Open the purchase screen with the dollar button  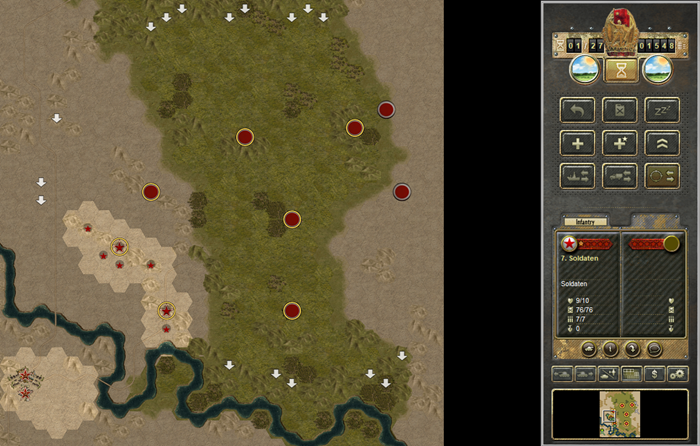click(655, 374)
